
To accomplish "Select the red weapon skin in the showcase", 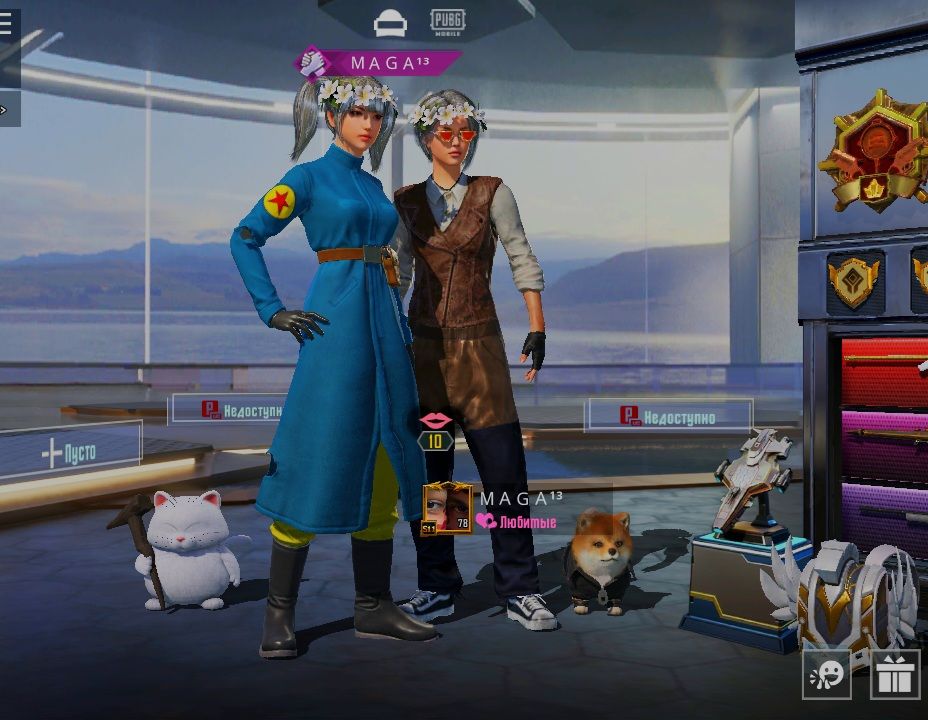I will click(884, 372).
